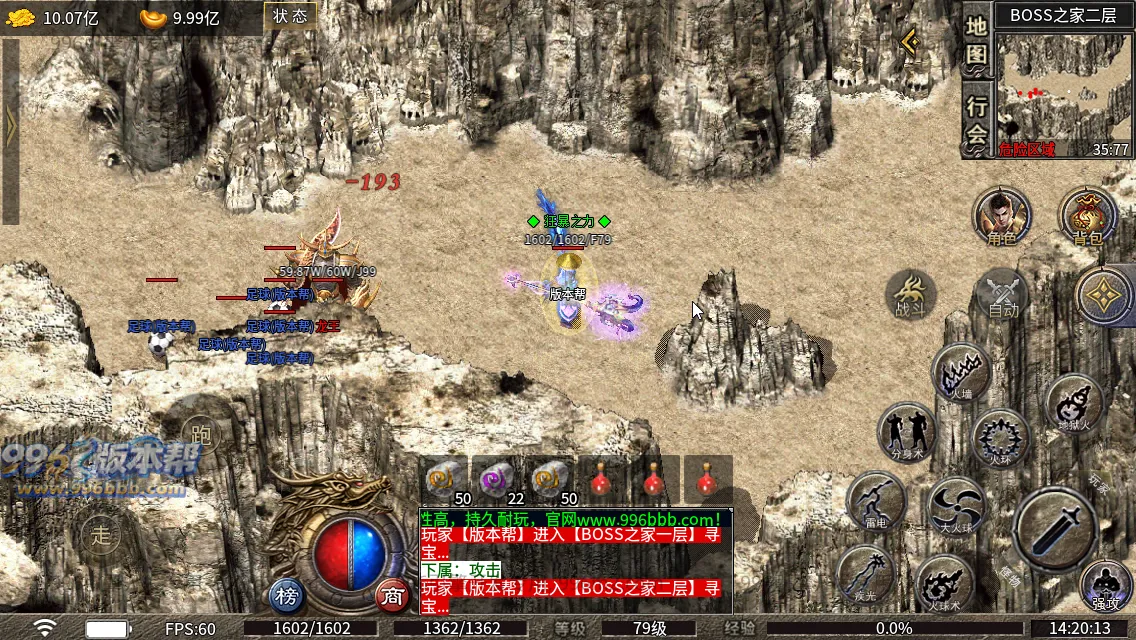Switch to 跑 run movement mode
The height and width of the screenshot is (640, 1136).
(200, 431)
